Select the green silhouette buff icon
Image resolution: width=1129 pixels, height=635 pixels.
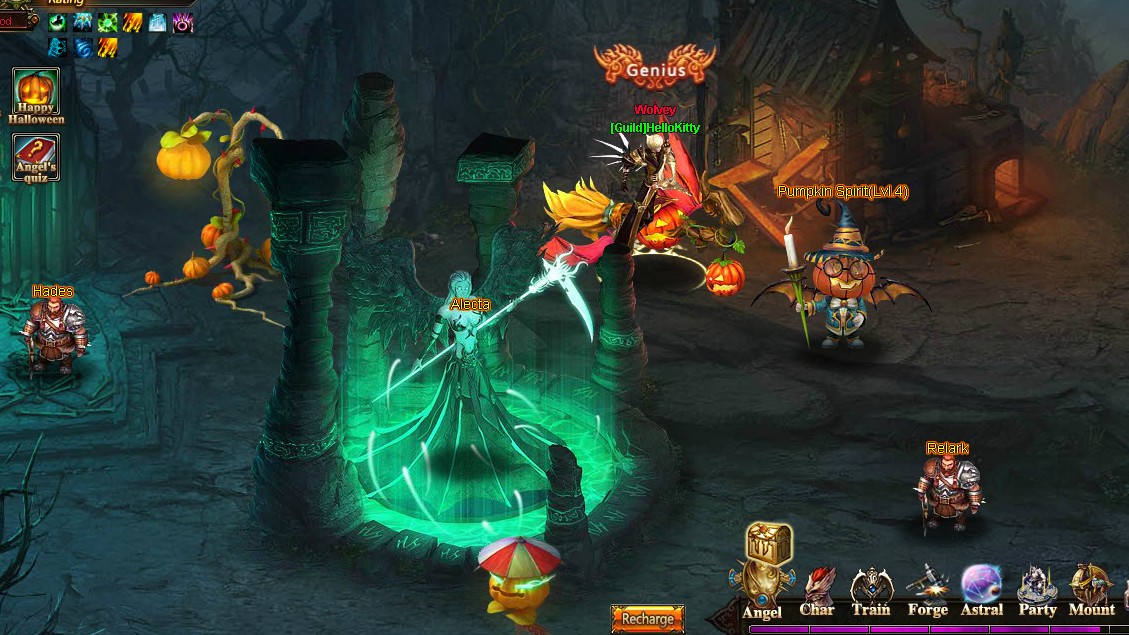(58, 23)
